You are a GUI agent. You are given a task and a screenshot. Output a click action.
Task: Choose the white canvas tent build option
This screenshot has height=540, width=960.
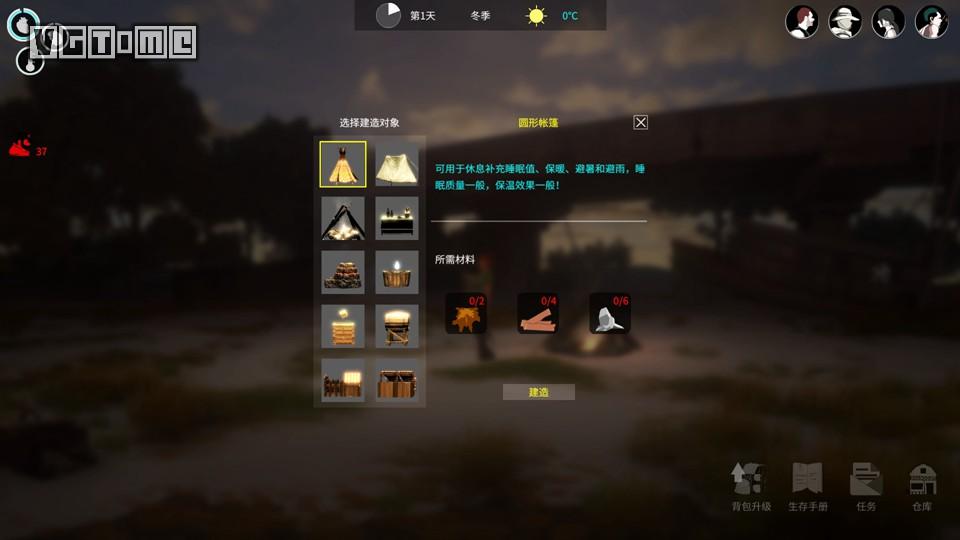coord(397,164)
